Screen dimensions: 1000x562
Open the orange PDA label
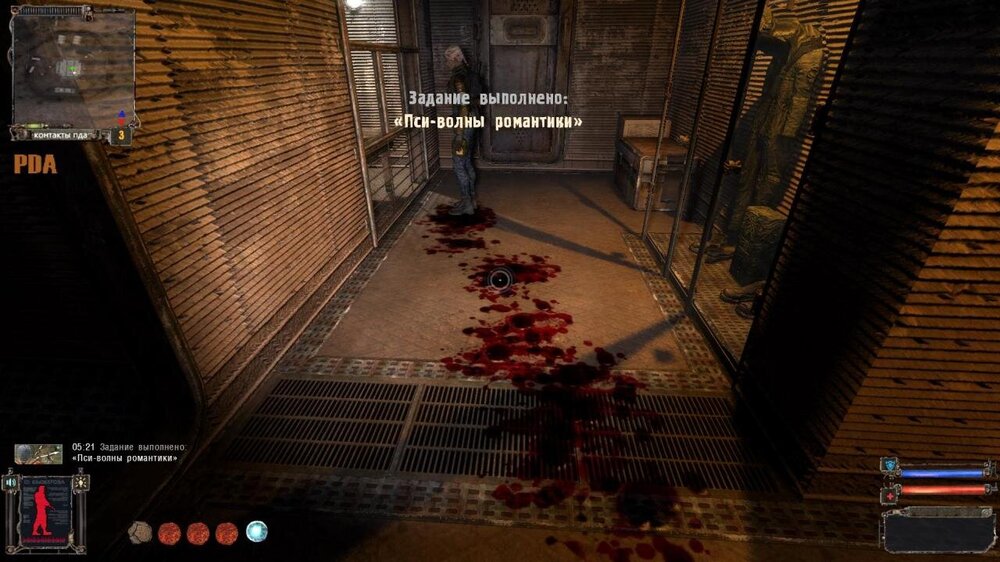point(35,165)
